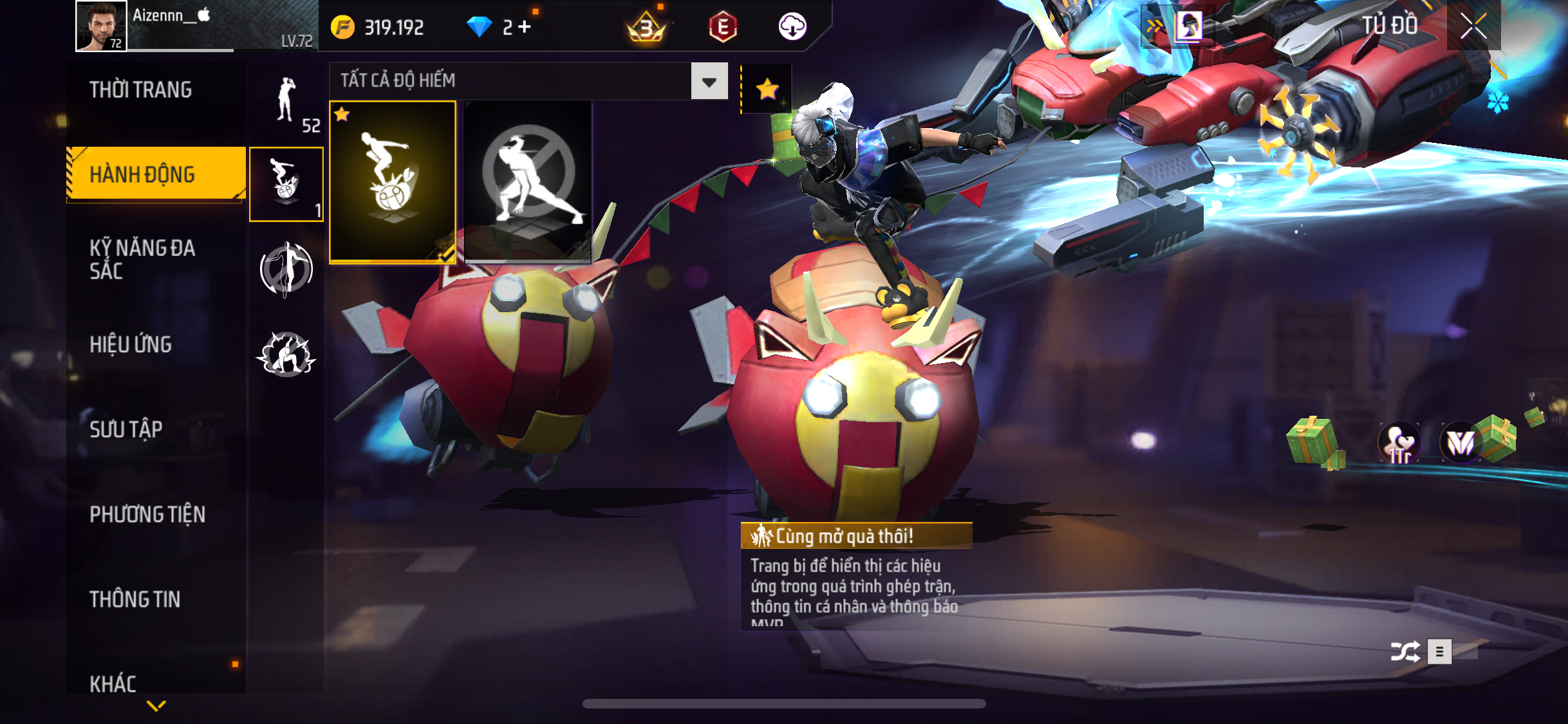Image resolution: width=1568 pixels, height=724 pixels.
Task: Open the Hiệu Ứng section
Action: tap(131, 344)
